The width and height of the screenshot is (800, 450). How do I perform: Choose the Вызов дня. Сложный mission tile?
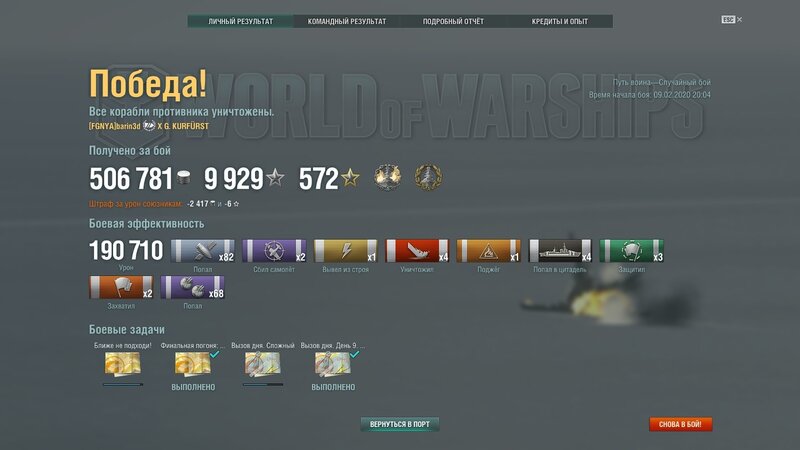(x=262, y=363)
